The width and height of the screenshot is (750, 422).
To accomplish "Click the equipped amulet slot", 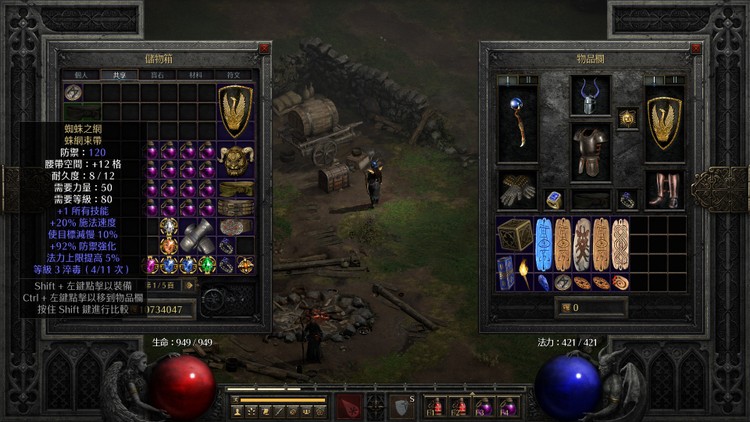I will pyautogui.click(x=627, y=118).
